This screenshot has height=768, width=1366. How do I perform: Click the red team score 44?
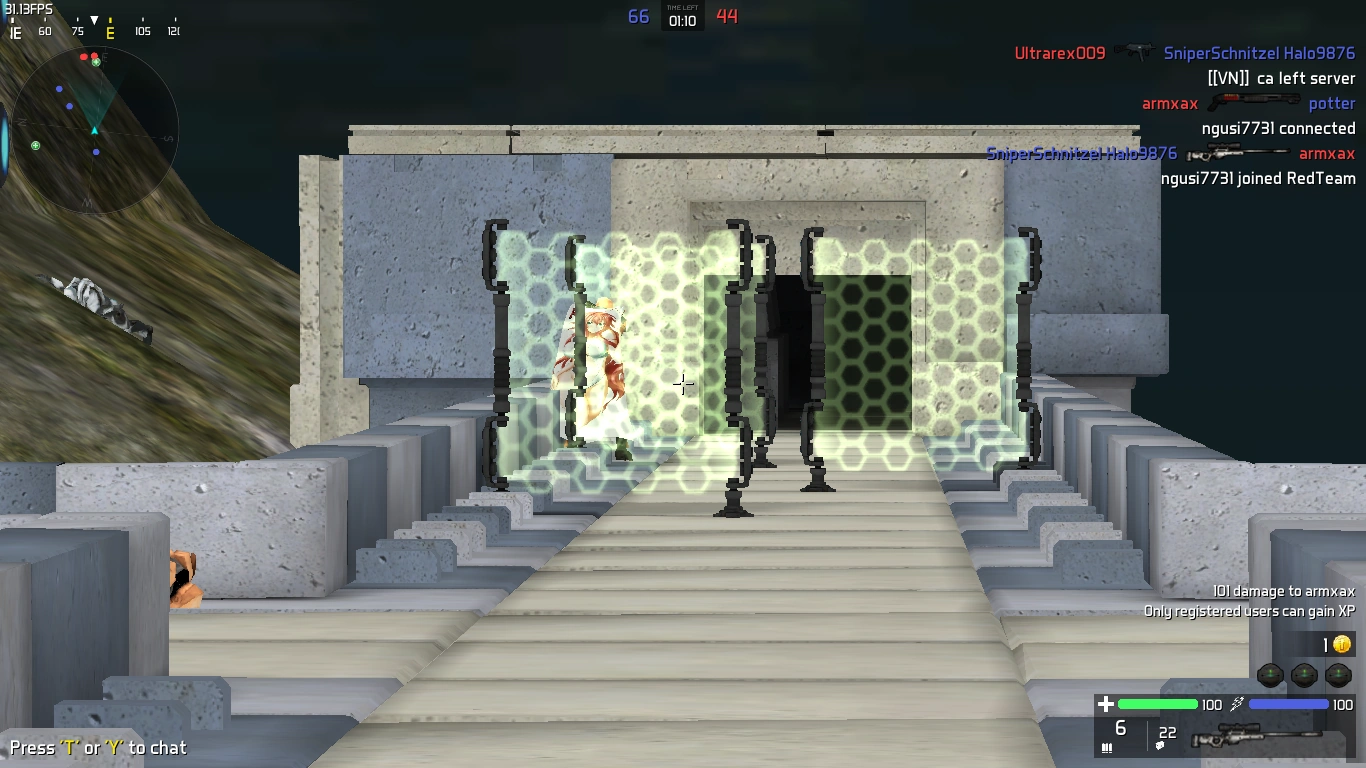coord(726,16)
